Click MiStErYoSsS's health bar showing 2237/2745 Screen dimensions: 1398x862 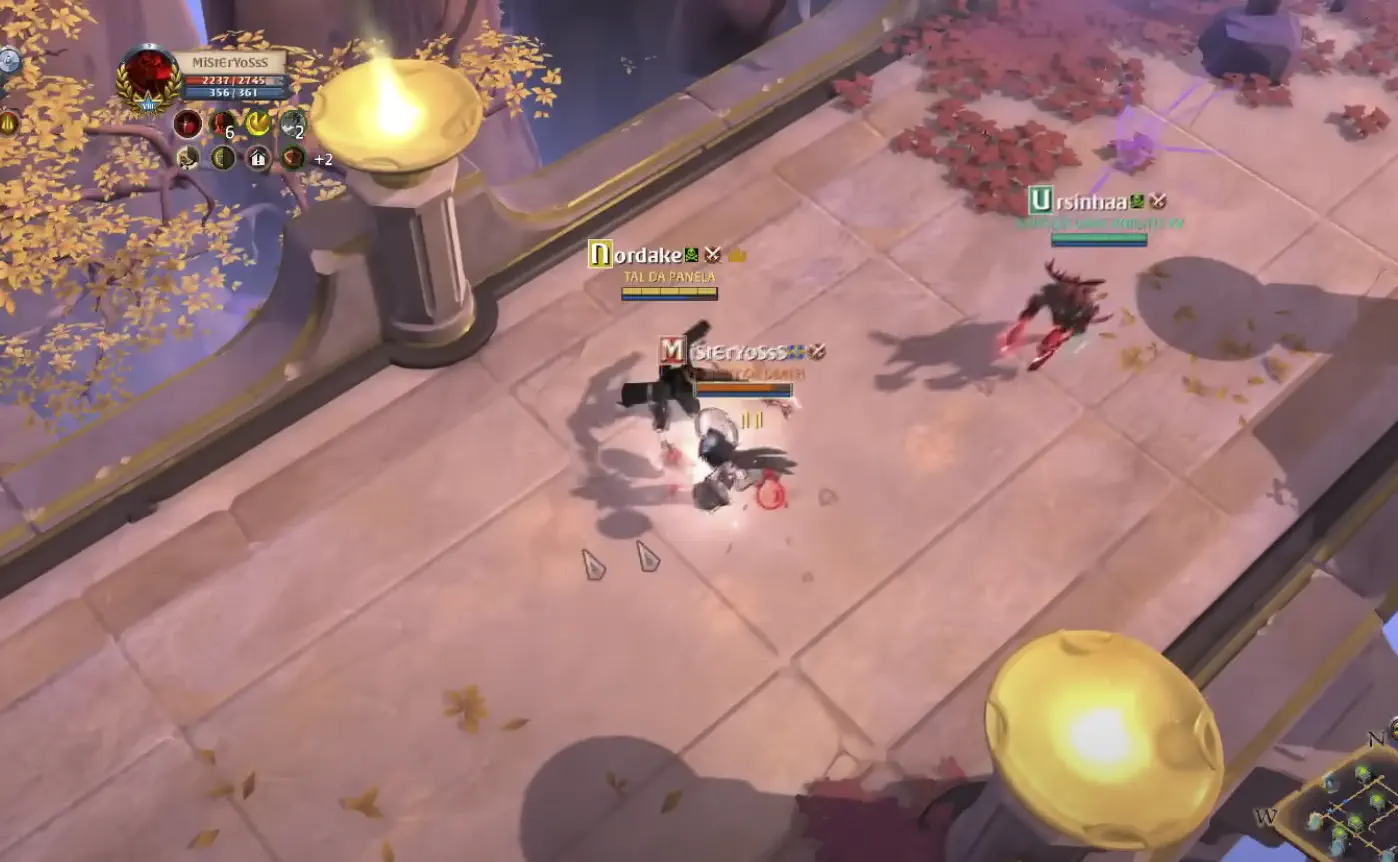pos(233,79)
